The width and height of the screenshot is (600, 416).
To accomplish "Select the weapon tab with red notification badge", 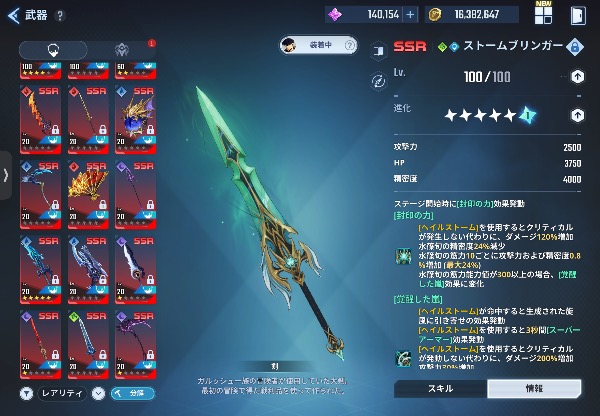I will pos(121,49).
